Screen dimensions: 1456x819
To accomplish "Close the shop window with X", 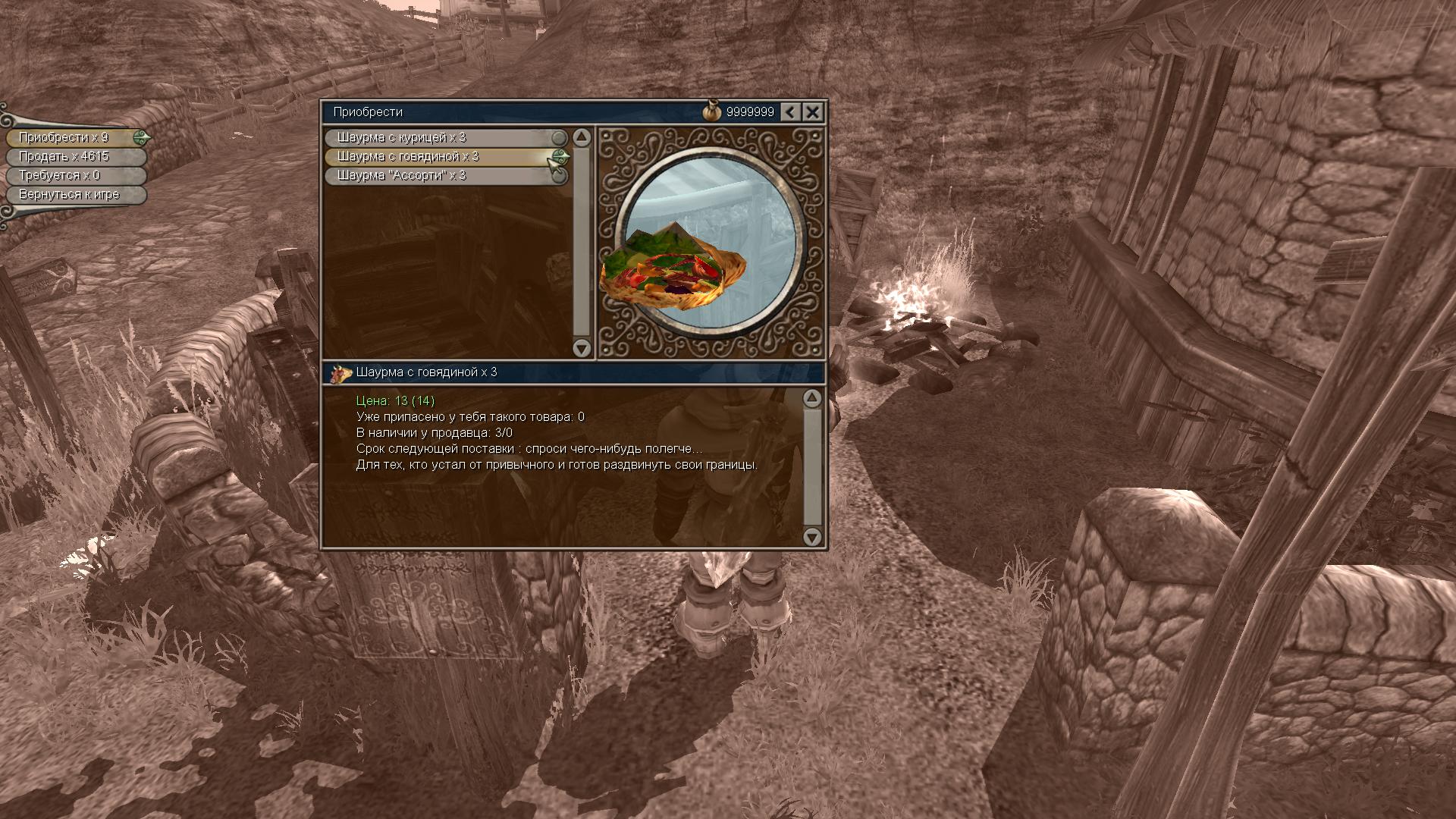I will 812,112.
